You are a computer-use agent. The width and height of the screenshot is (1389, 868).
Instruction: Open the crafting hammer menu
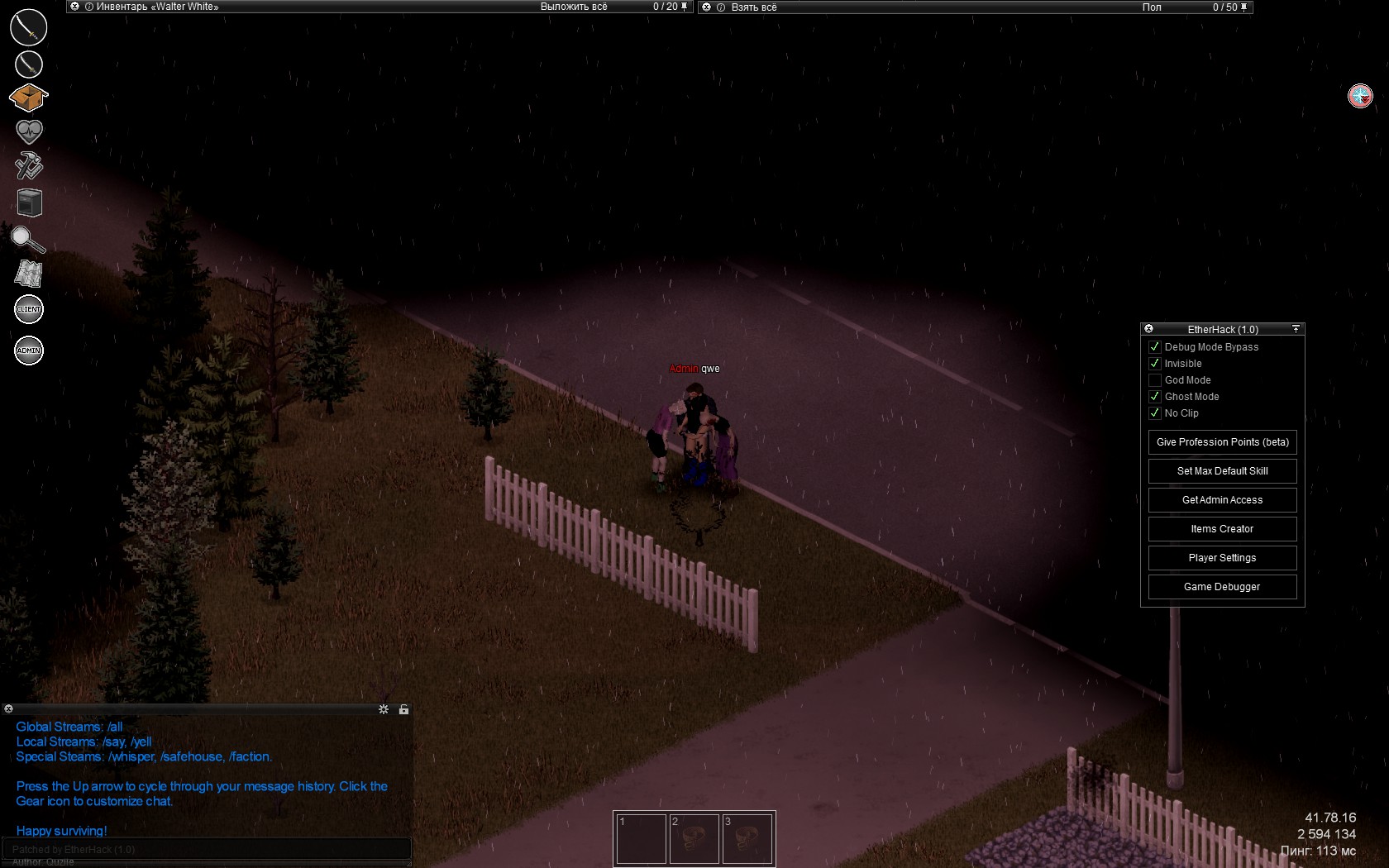[29, 166]
